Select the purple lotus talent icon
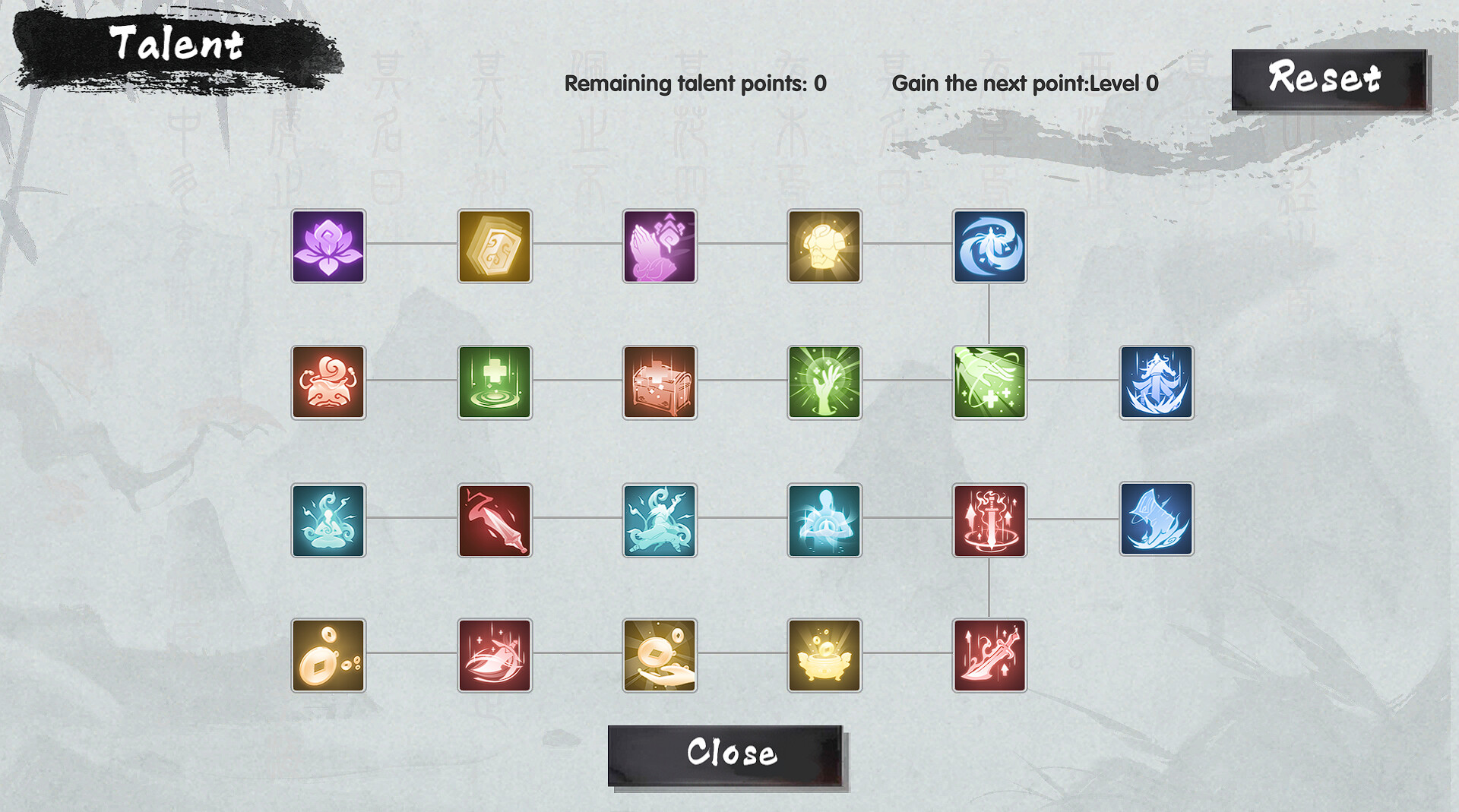 click(328, 247)
